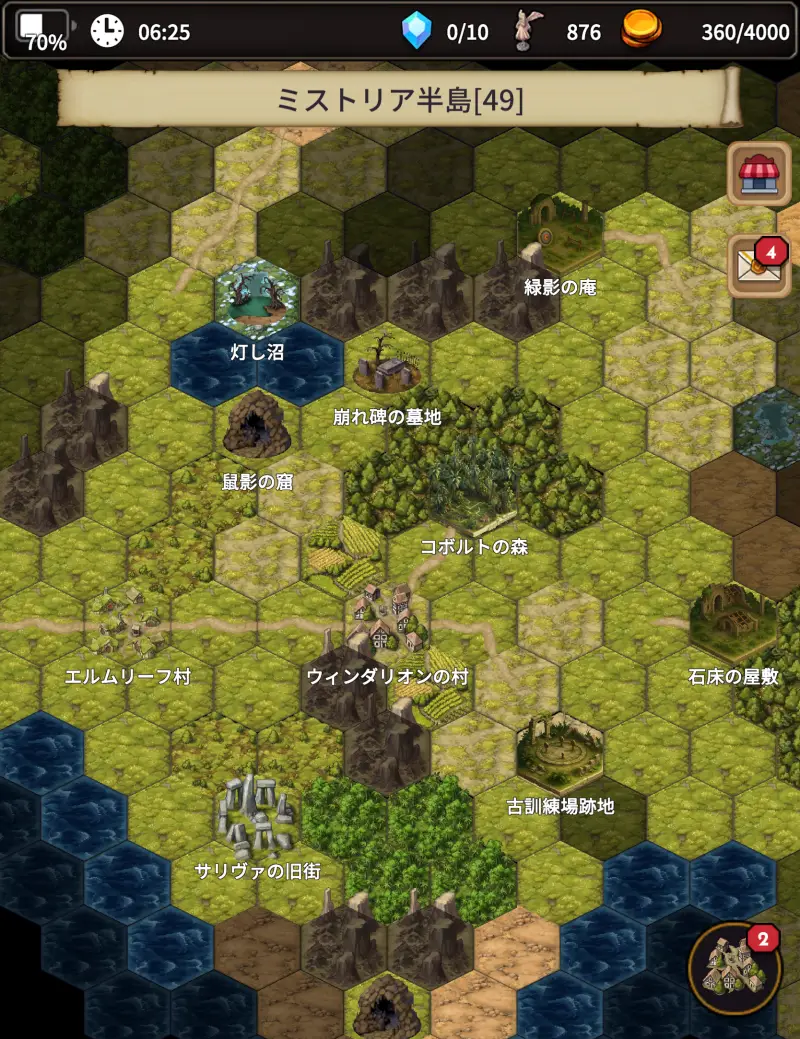800x1039 pixels.
Task: Click the ミストリア半島[49] region title banner
Action: (x=400, y=100)
